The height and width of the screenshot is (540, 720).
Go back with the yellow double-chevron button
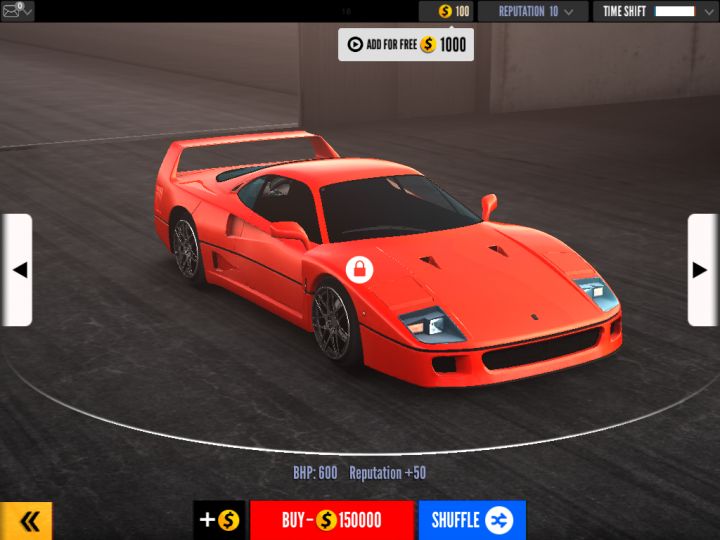[x=27, y=521]
